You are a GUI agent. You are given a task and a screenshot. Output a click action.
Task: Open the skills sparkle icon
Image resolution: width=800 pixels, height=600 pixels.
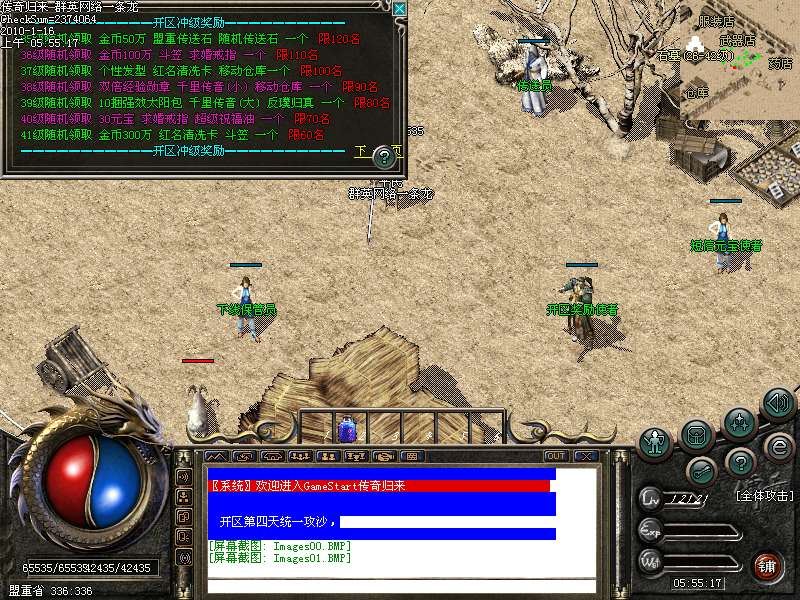739,421
